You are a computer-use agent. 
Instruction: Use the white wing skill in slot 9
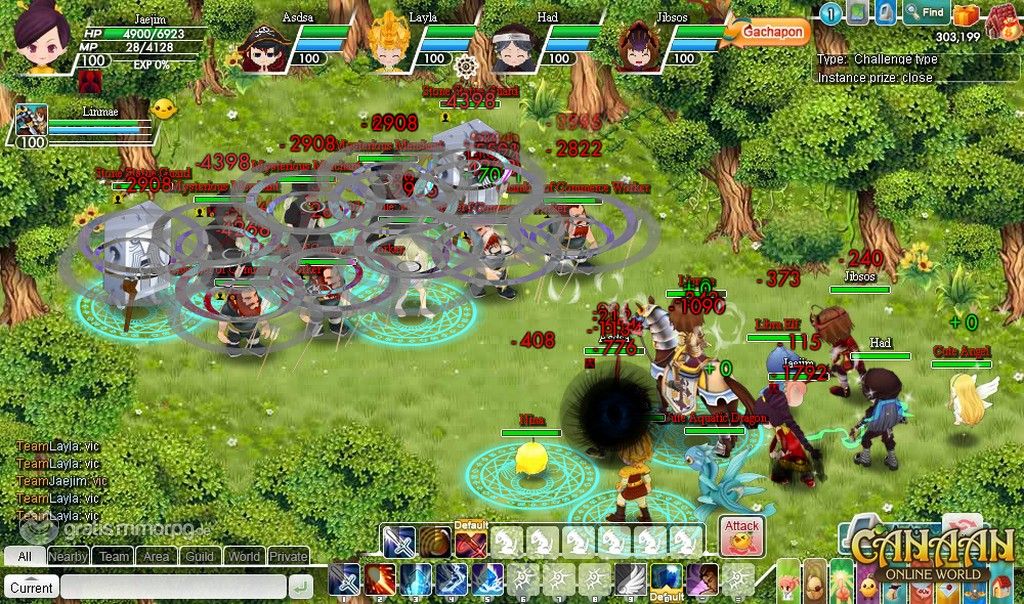pos(629,579)
